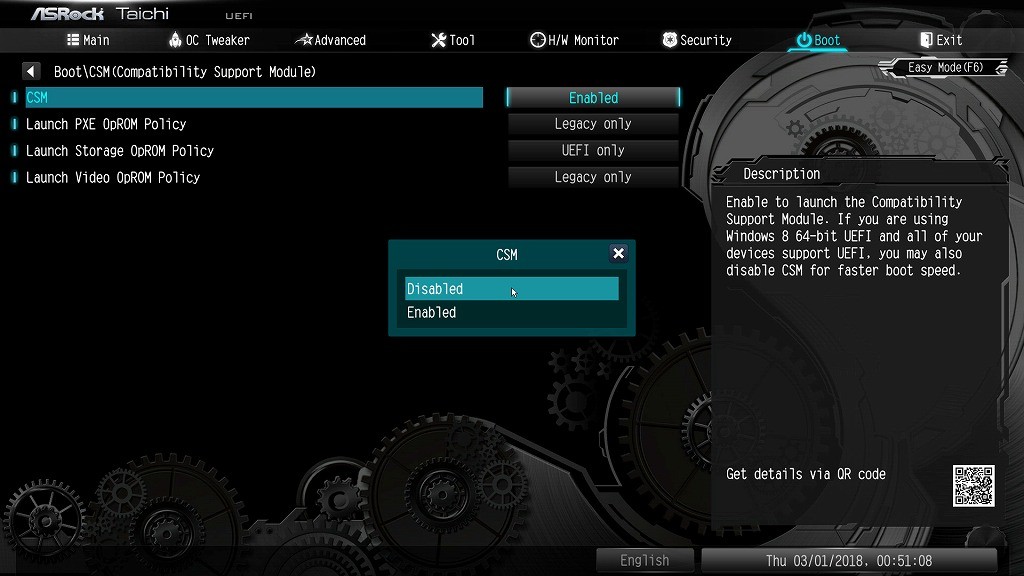Close the CSM popup dialog

[x=618, y=254]
